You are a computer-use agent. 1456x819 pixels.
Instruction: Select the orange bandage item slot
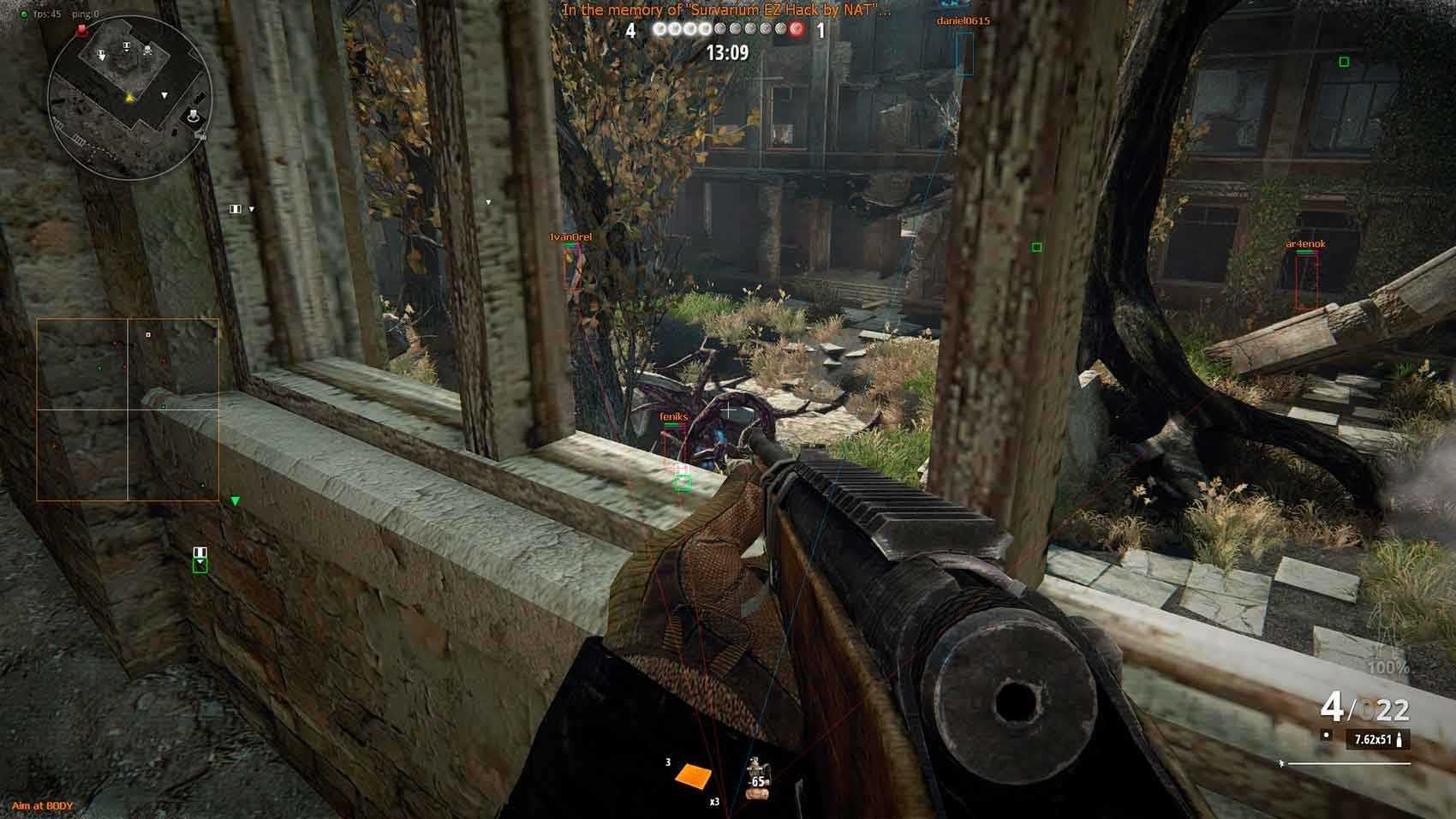(x=693, y=775)
